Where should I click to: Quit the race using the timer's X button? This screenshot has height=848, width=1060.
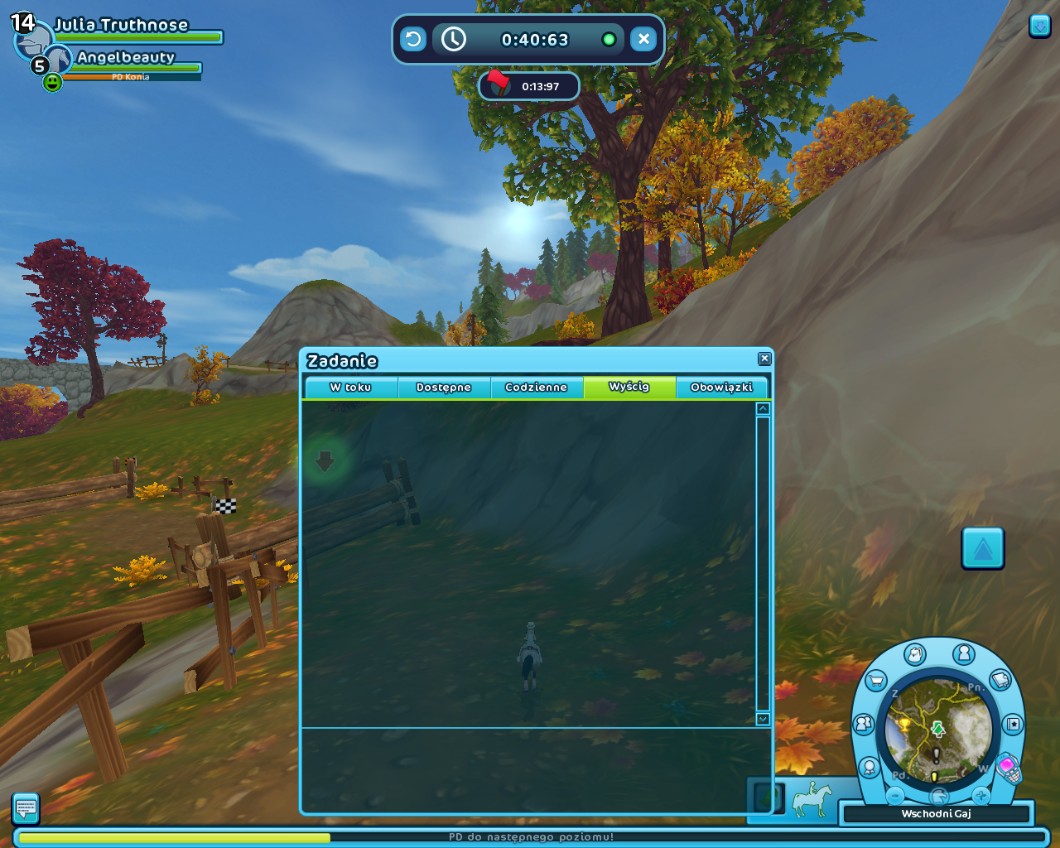644,39
